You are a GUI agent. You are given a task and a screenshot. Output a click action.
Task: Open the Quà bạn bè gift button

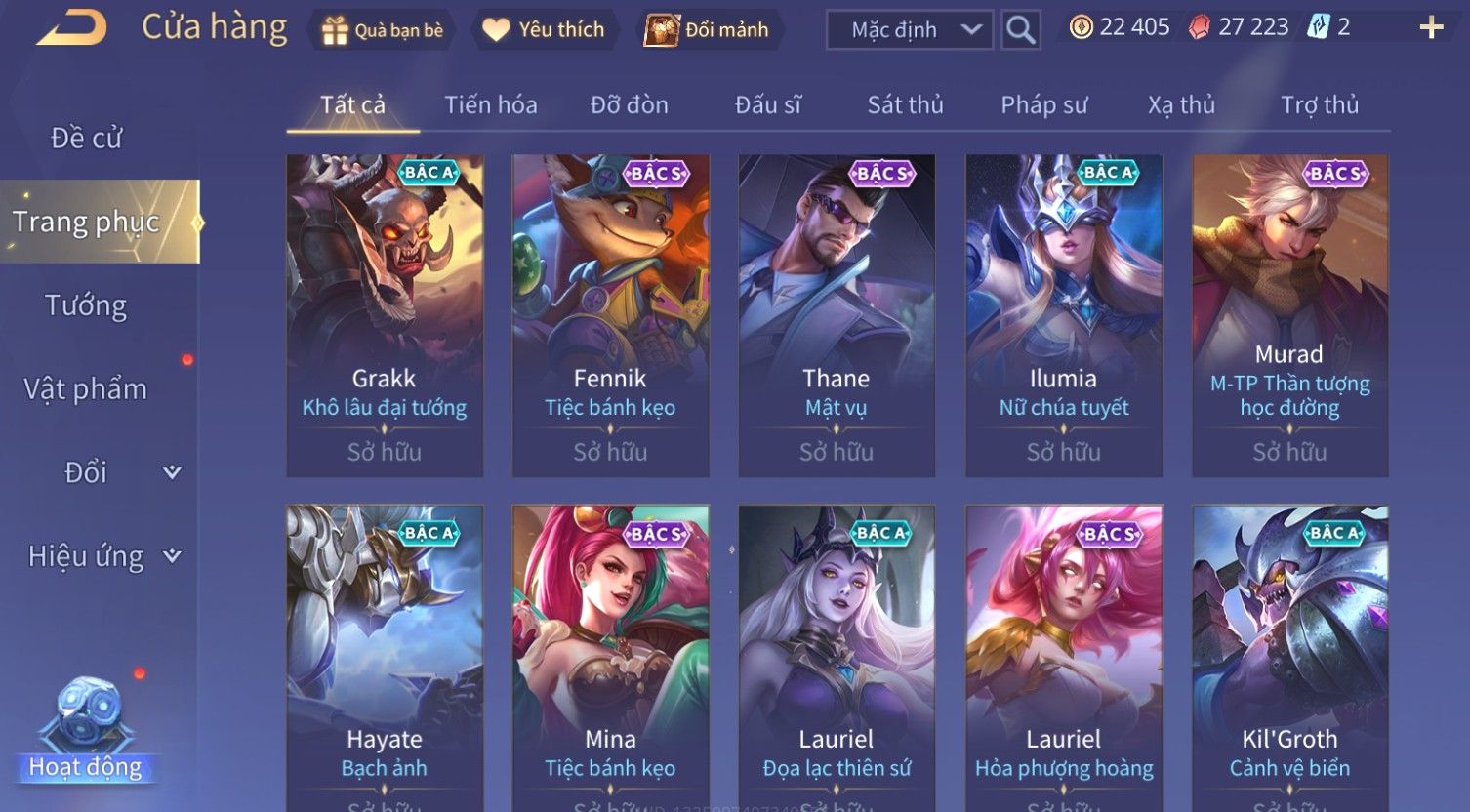click(x=383, y=30)
